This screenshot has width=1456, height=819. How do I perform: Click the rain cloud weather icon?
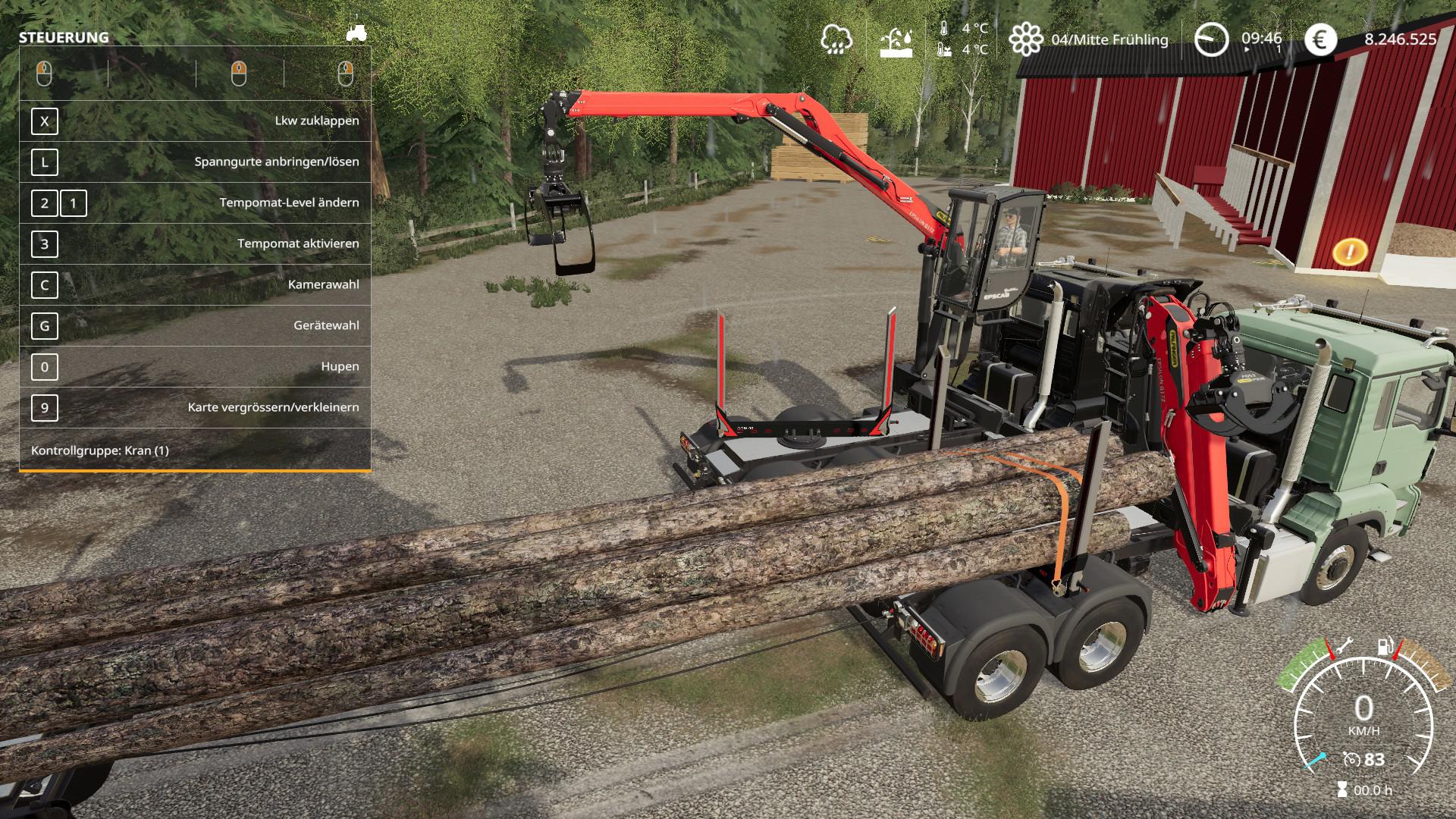click(x=836, y=39)
